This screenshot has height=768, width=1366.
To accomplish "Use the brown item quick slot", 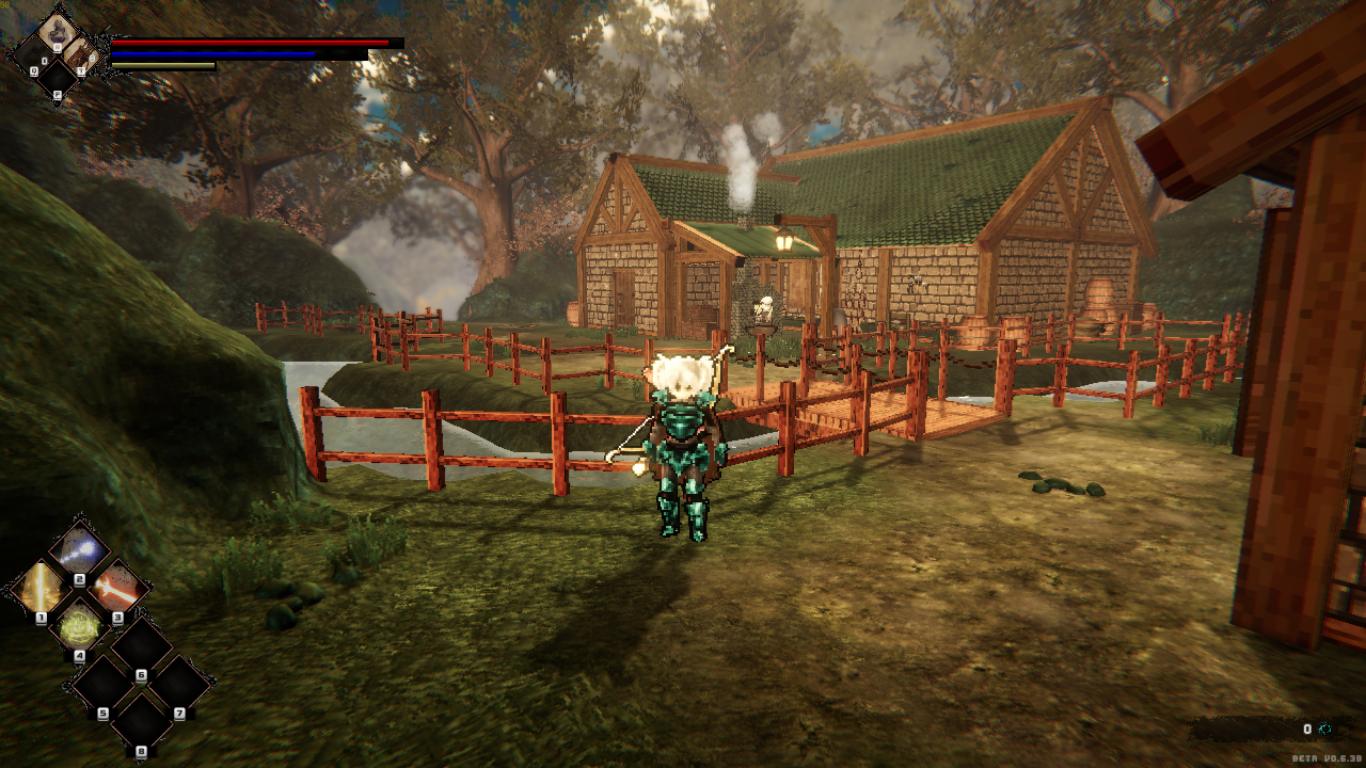I will click(82, 55).
